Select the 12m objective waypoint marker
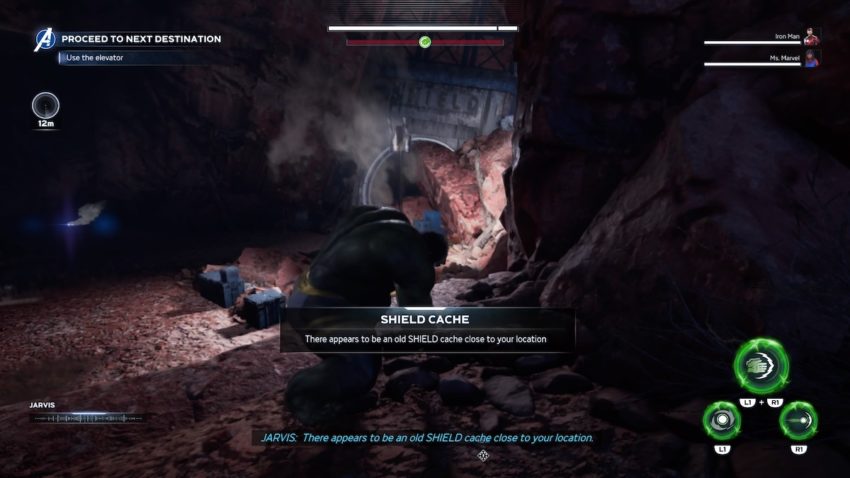Viewport: 850px width, 478px height. coord(45,106)
